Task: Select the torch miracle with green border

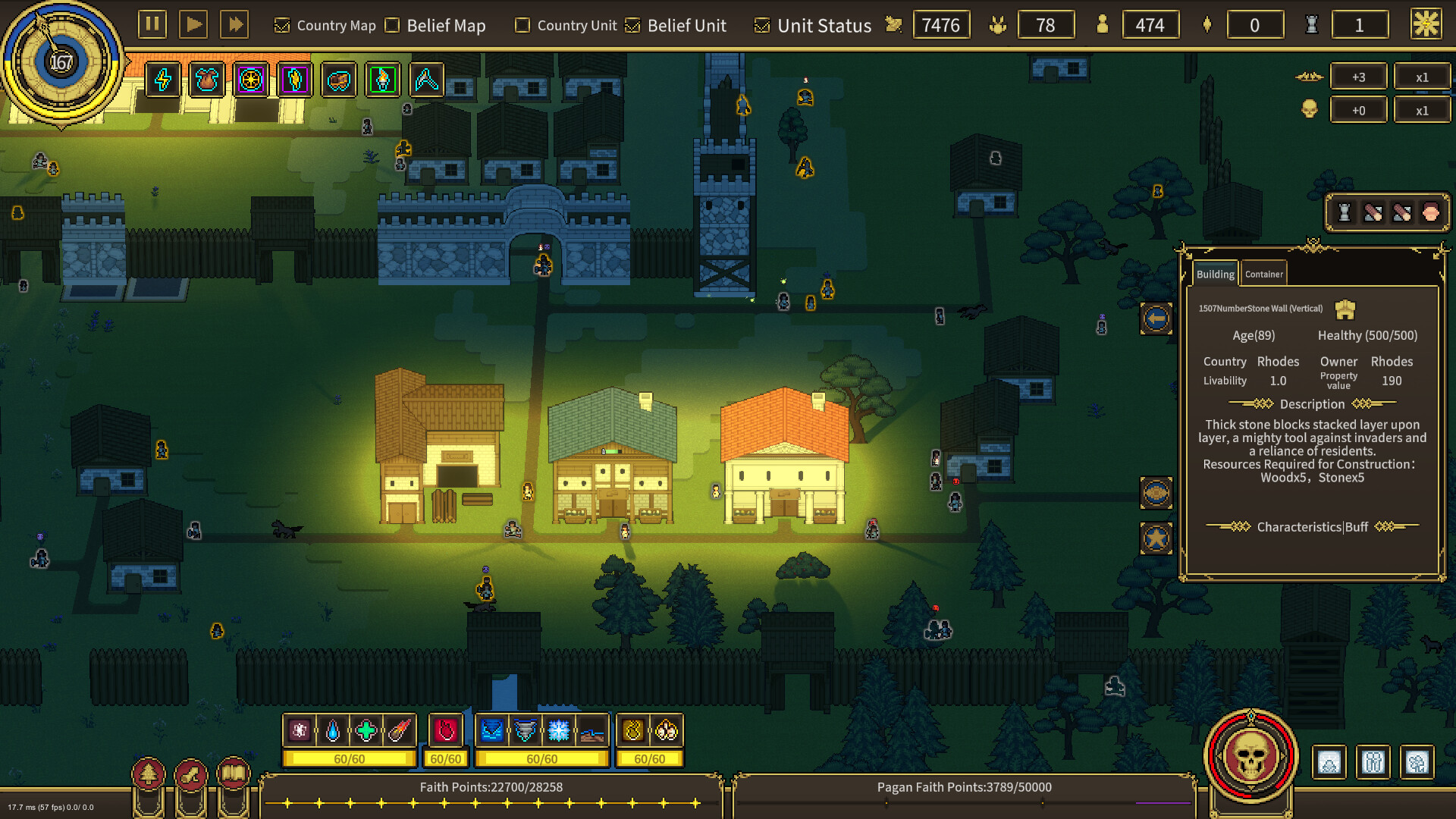Action: pos(383,81)
